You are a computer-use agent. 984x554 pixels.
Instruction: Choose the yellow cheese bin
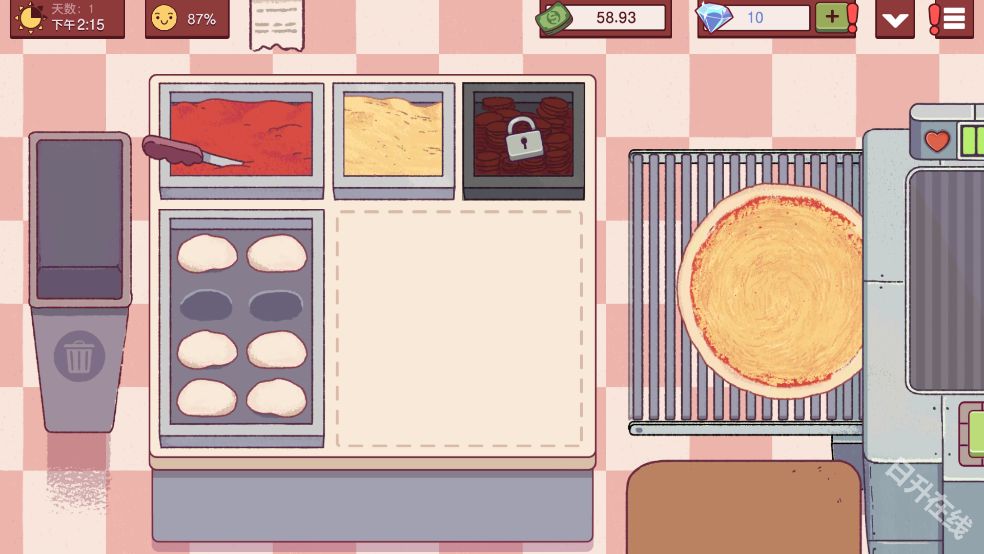click(393, 137)
